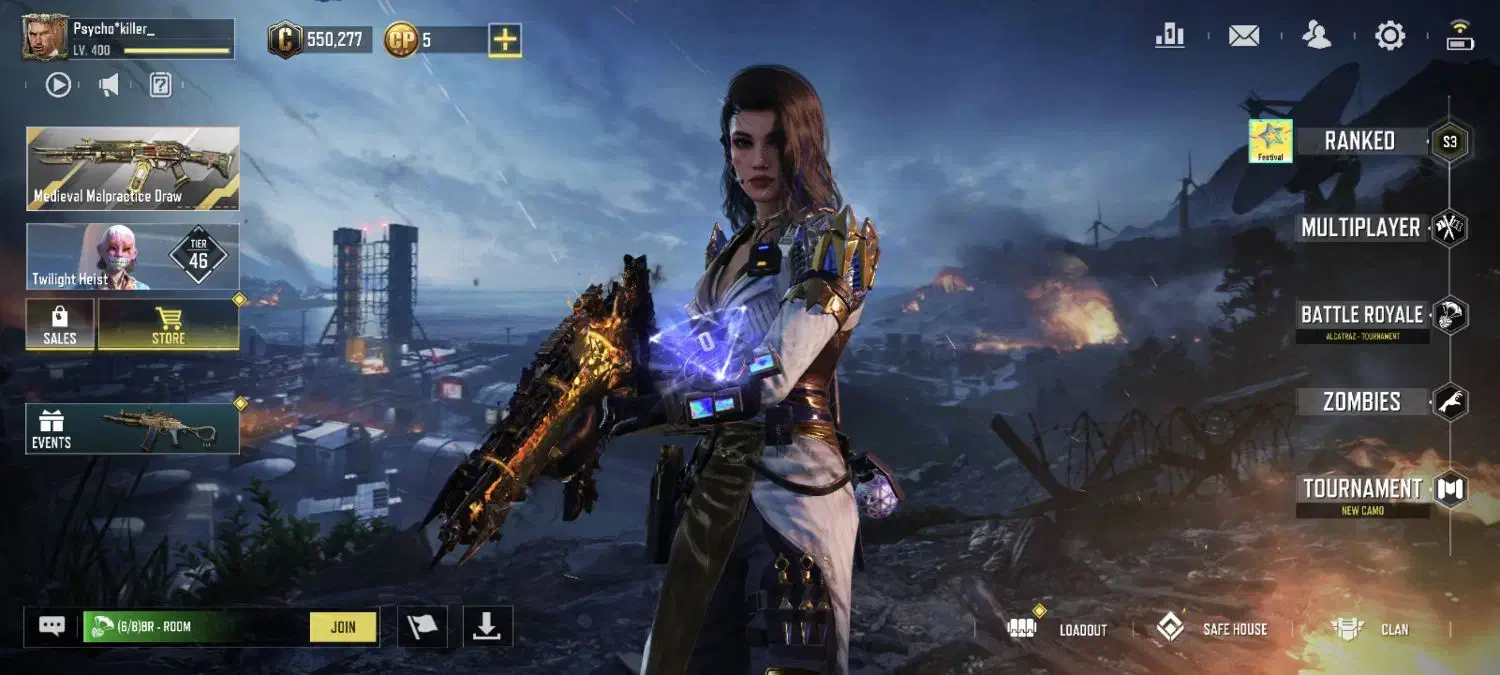The image size is (1500, 675).
Task: Select the Multiplayer mode
Action: [1361, 228]
